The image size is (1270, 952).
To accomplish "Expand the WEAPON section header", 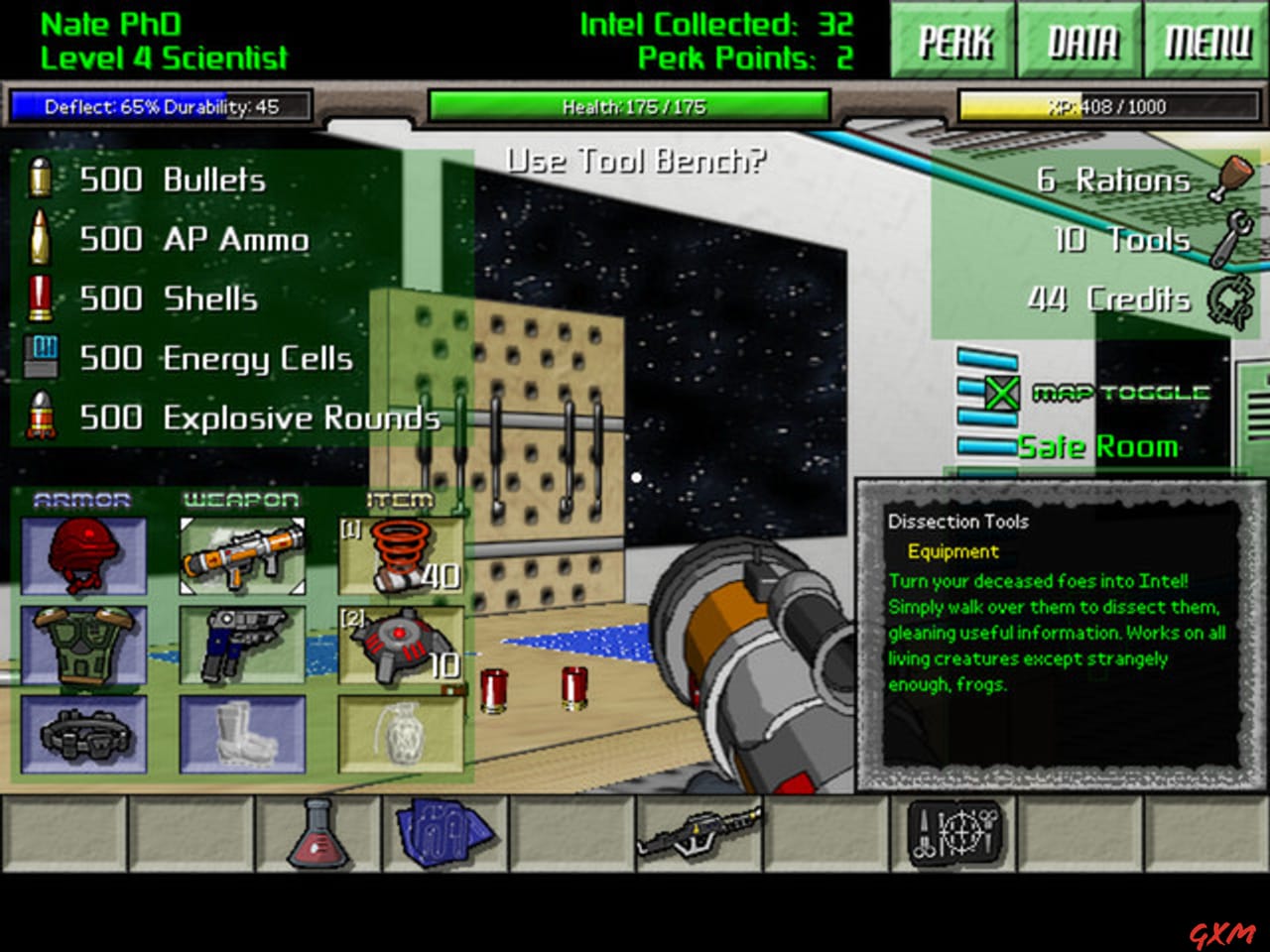I will point(240,499).
